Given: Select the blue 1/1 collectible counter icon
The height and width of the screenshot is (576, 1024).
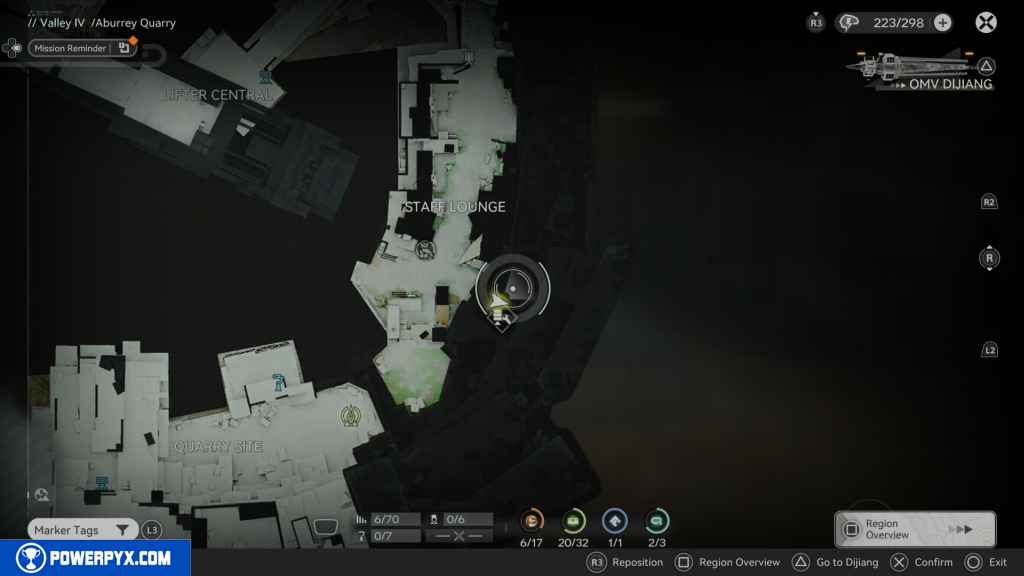Looking at the screenshot, I should (615, 521).
